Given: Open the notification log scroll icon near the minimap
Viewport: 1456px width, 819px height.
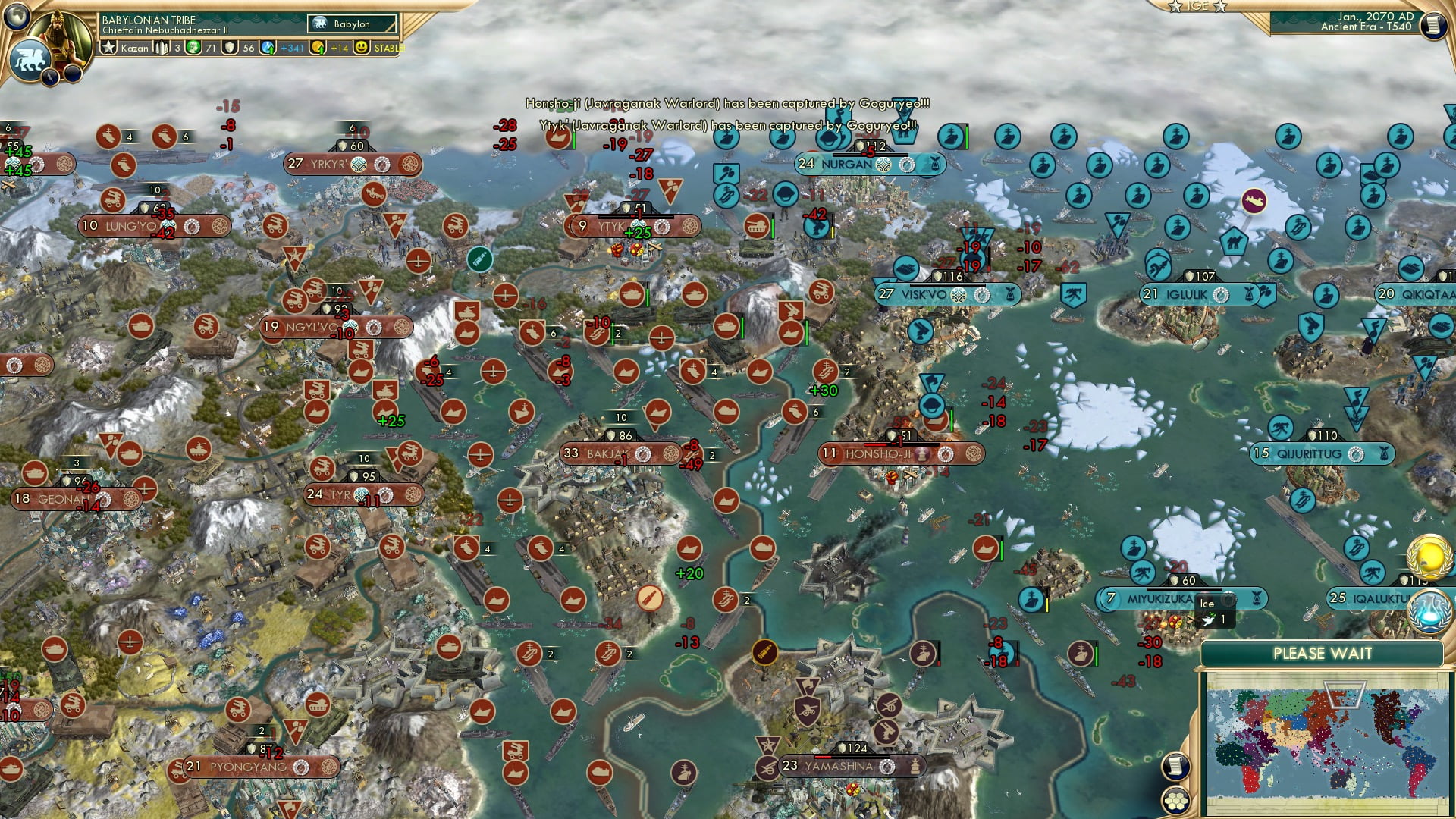Looking at the screenshot, I should [x=1177, y=764].
